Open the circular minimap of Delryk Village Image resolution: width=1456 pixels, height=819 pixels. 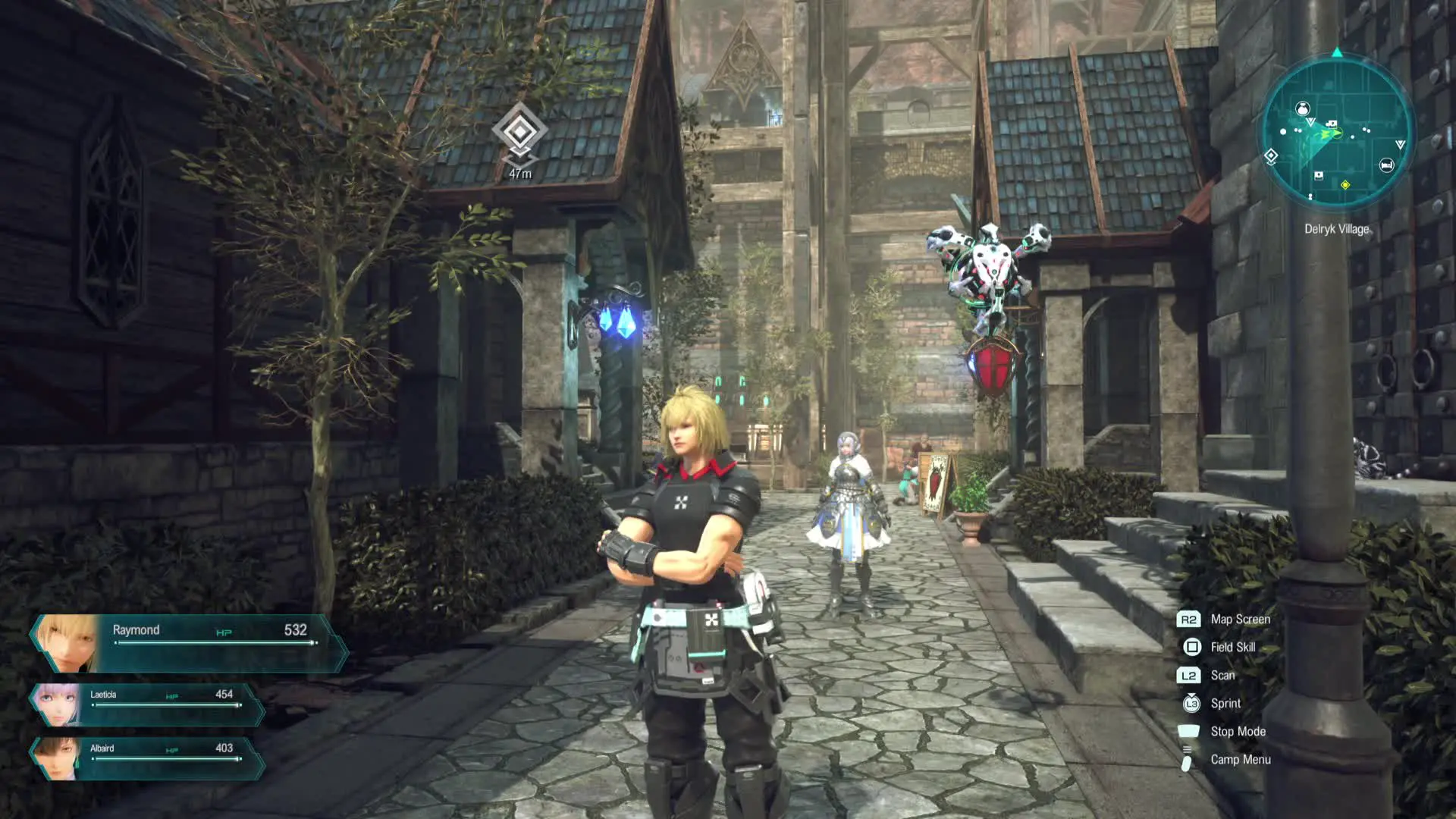(x=1337, y=134)
